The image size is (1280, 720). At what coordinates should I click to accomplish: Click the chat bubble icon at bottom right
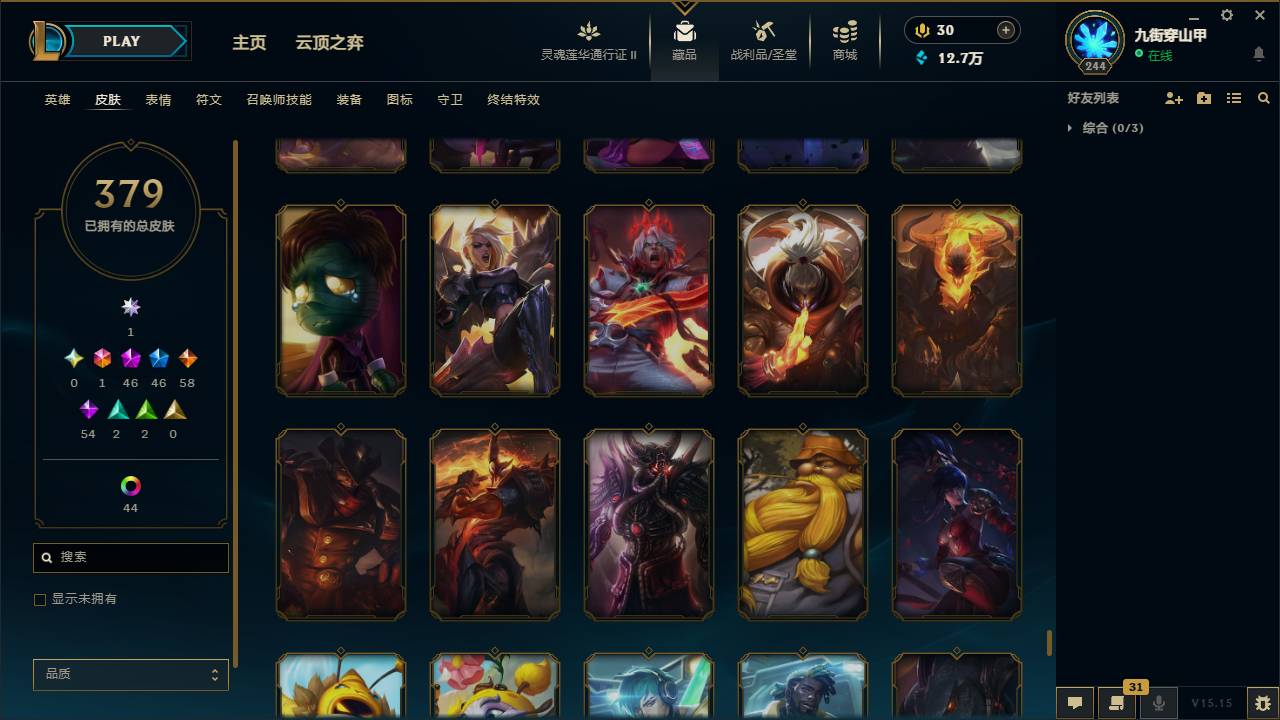tap(1074, 703)
